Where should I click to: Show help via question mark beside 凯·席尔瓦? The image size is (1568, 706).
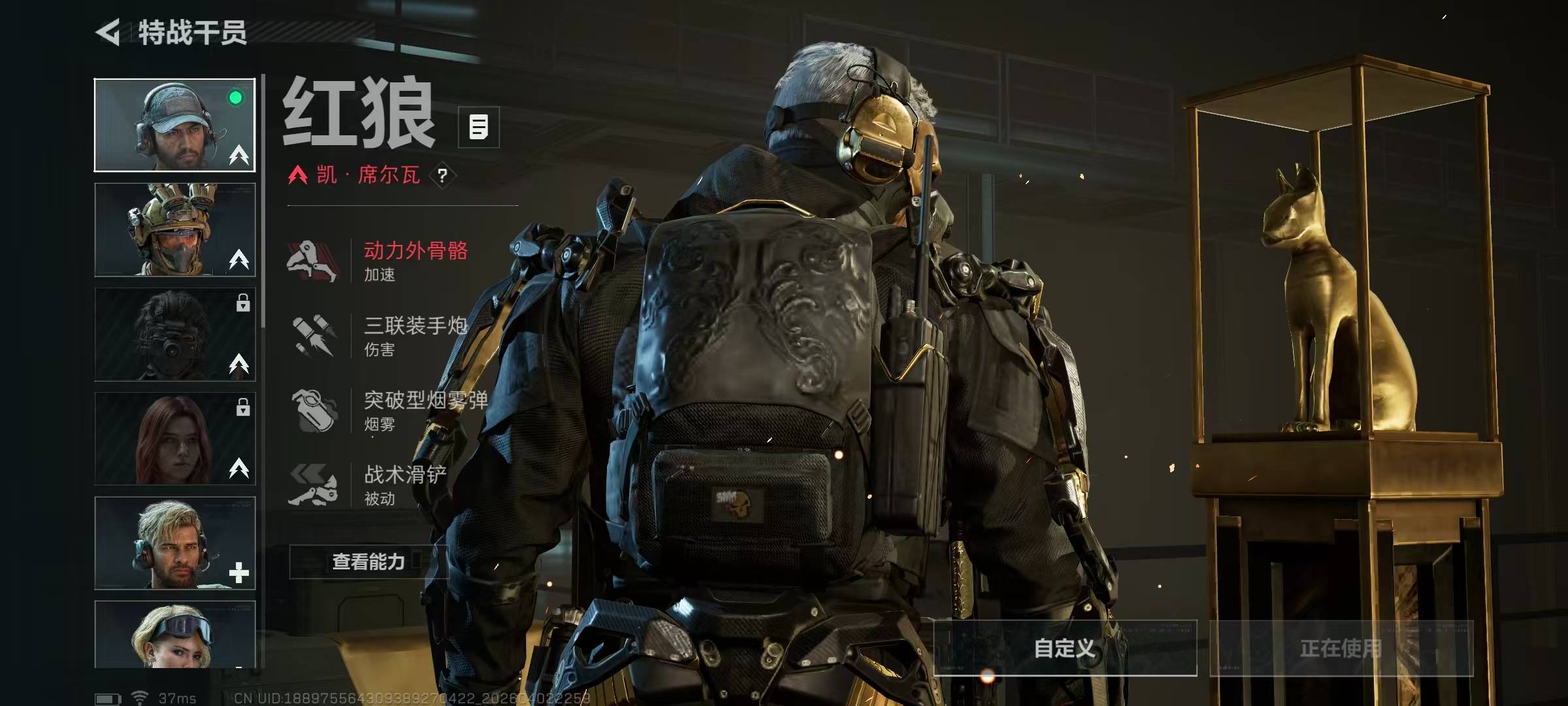(x=443, y=175)
